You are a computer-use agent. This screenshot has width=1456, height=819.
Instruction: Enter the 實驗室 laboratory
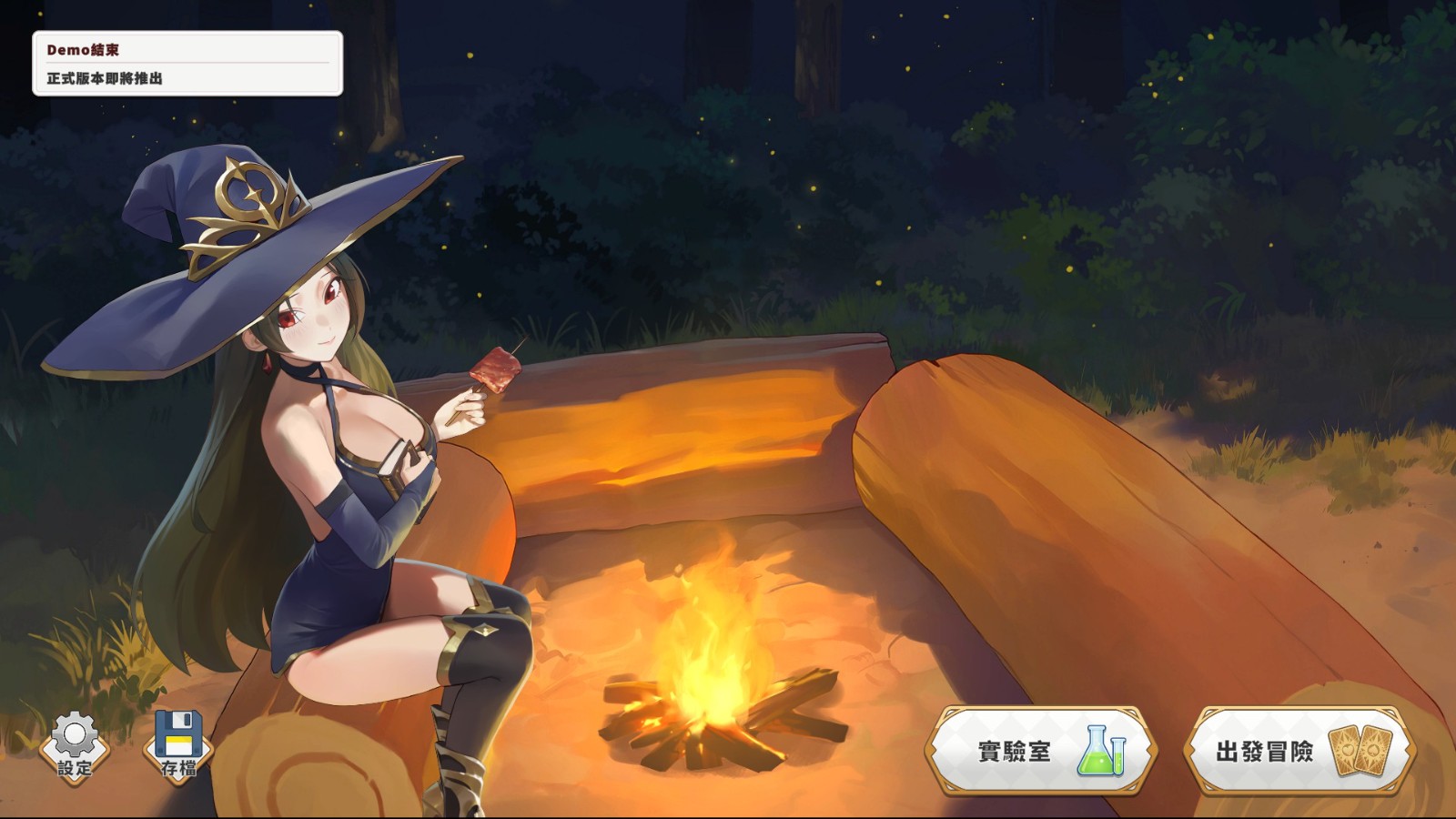pos(1041,752)
